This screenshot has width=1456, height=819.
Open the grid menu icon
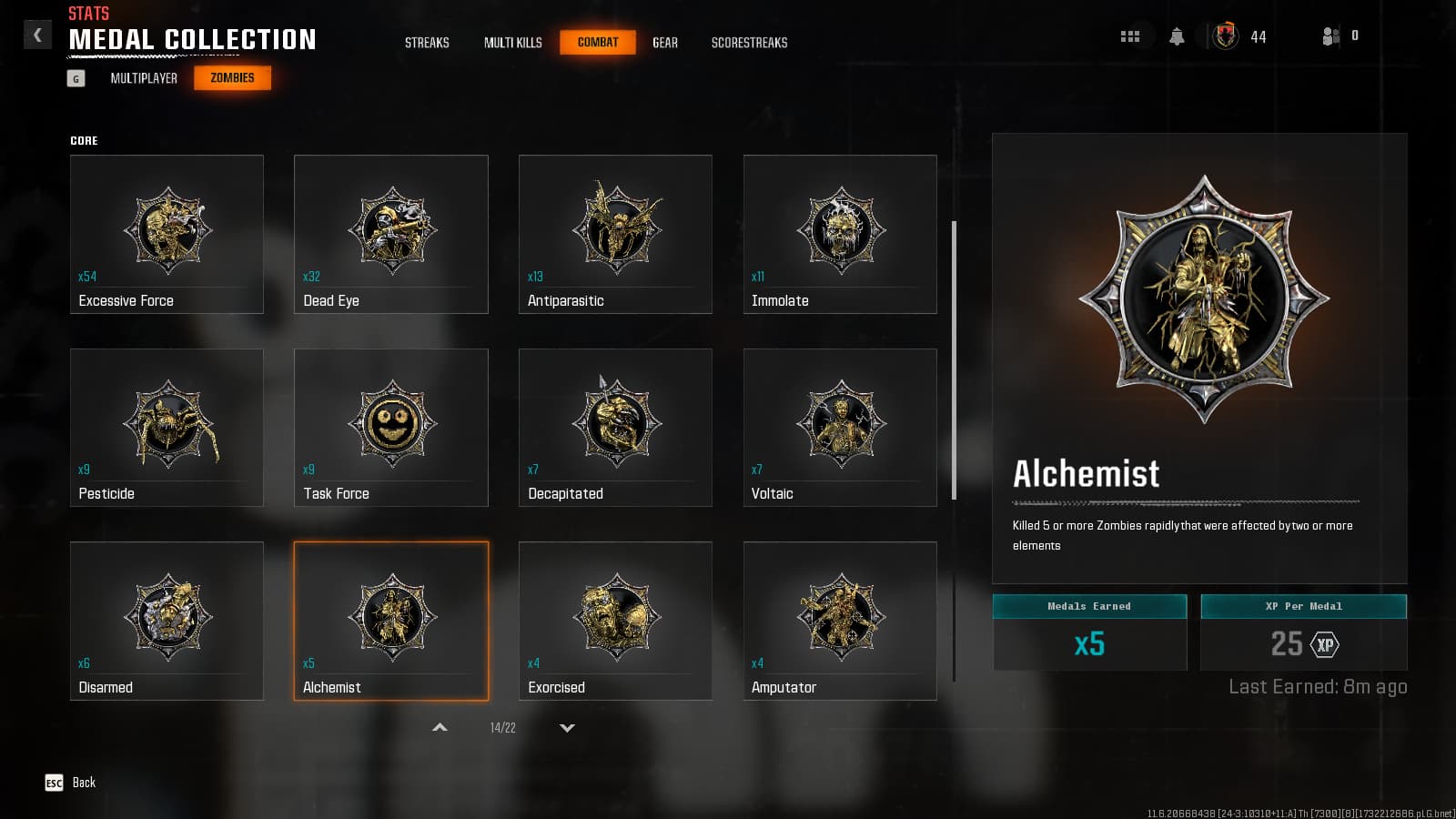(1130, 36)
